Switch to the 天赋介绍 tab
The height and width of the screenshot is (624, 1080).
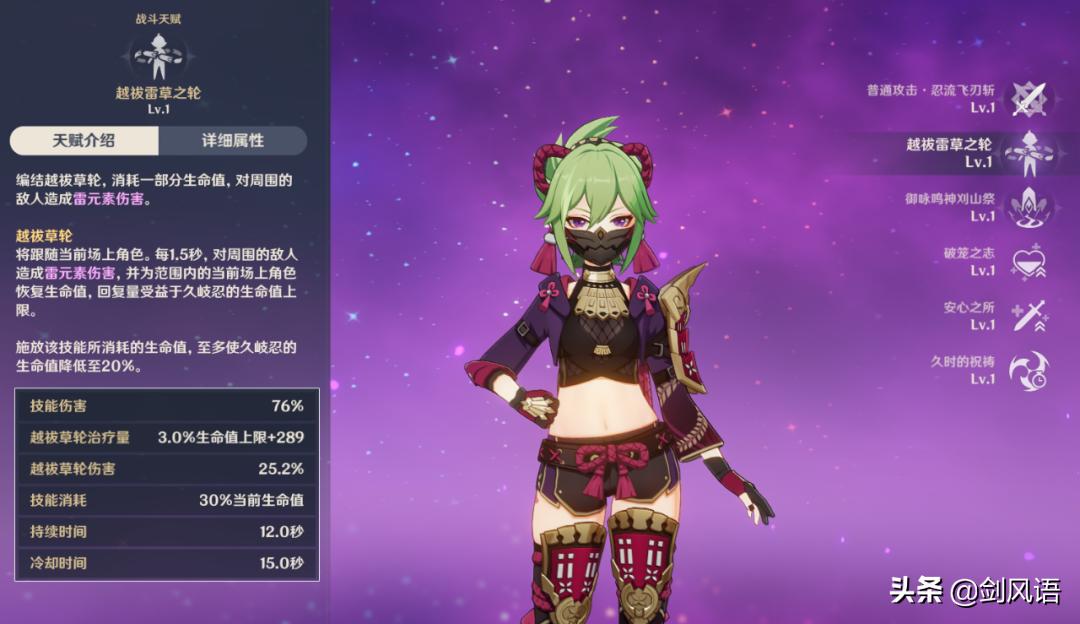pos(84,141)
